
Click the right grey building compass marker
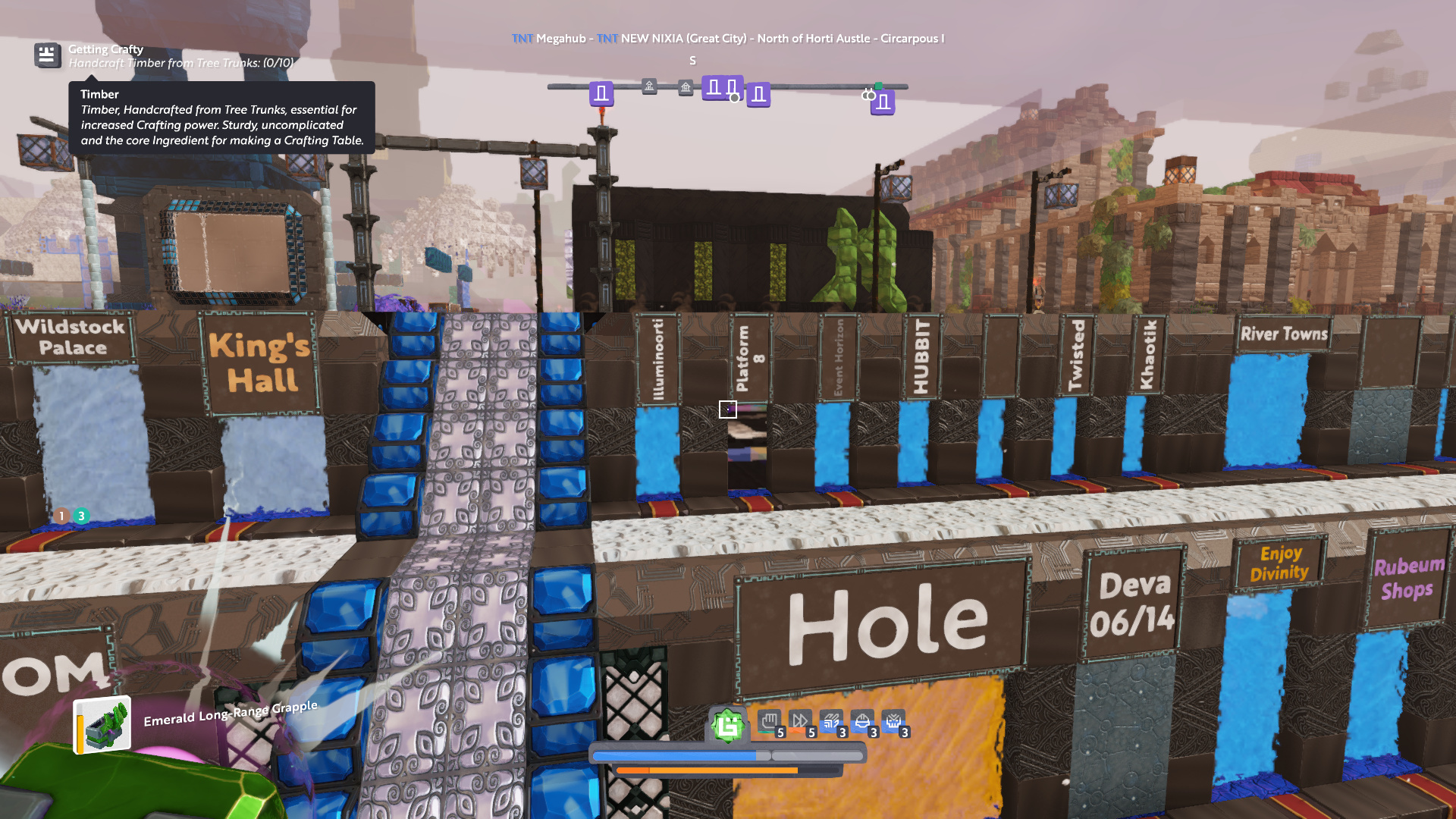click(686, 88)
